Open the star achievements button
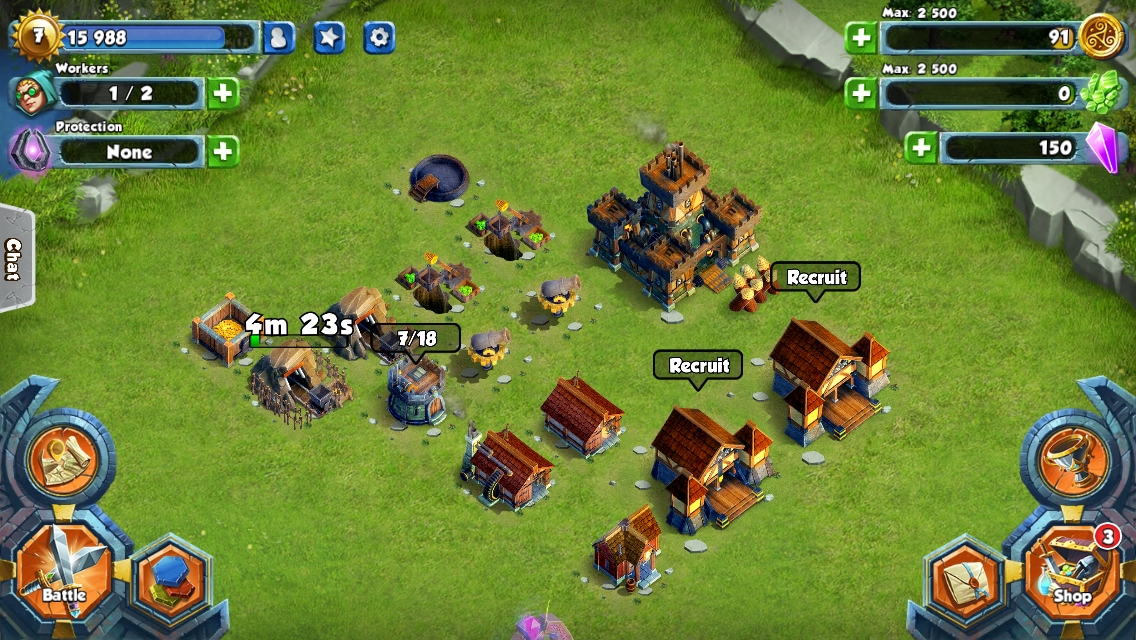Image resolution: width=1136 pixels, height=640 pixels. pyautogui.click(x=329, y=38)
